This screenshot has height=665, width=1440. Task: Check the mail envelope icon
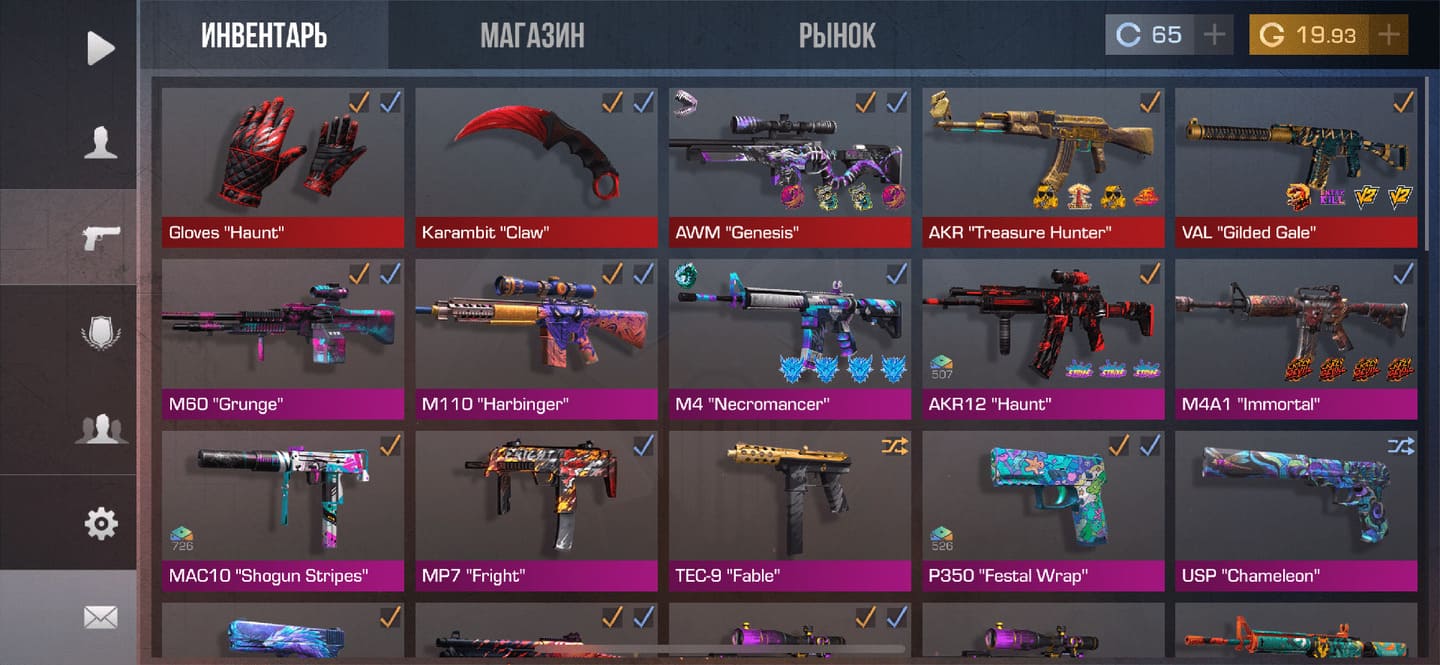100,617
